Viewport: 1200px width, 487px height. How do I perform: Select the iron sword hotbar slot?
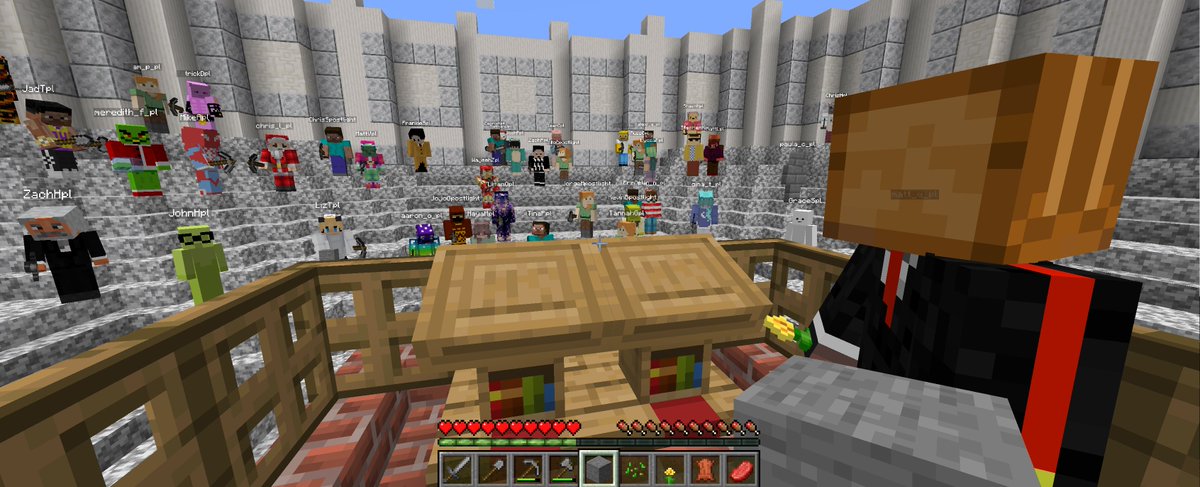point(457,468)
